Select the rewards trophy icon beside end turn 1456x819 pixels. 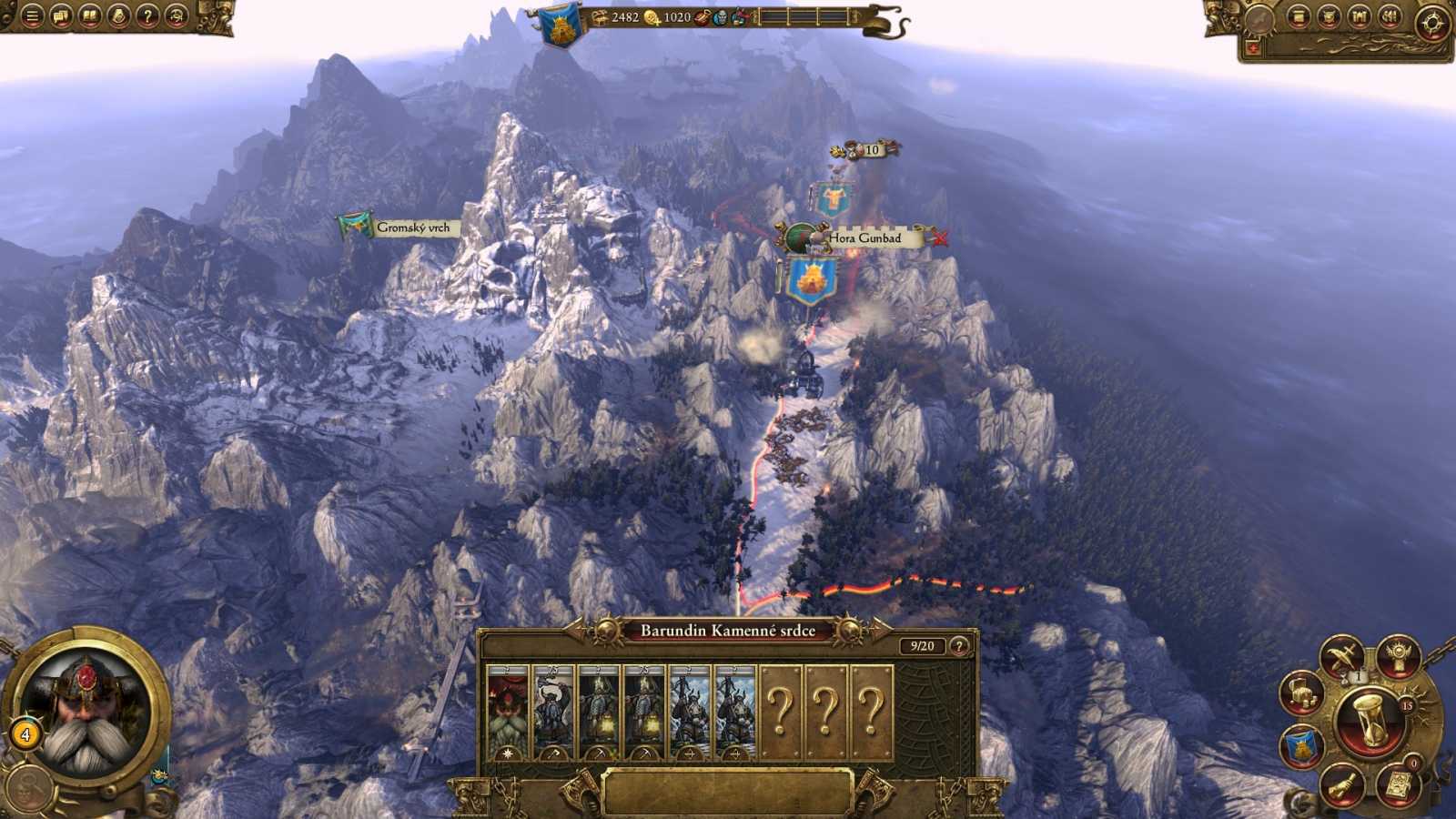click(1397, 657)
